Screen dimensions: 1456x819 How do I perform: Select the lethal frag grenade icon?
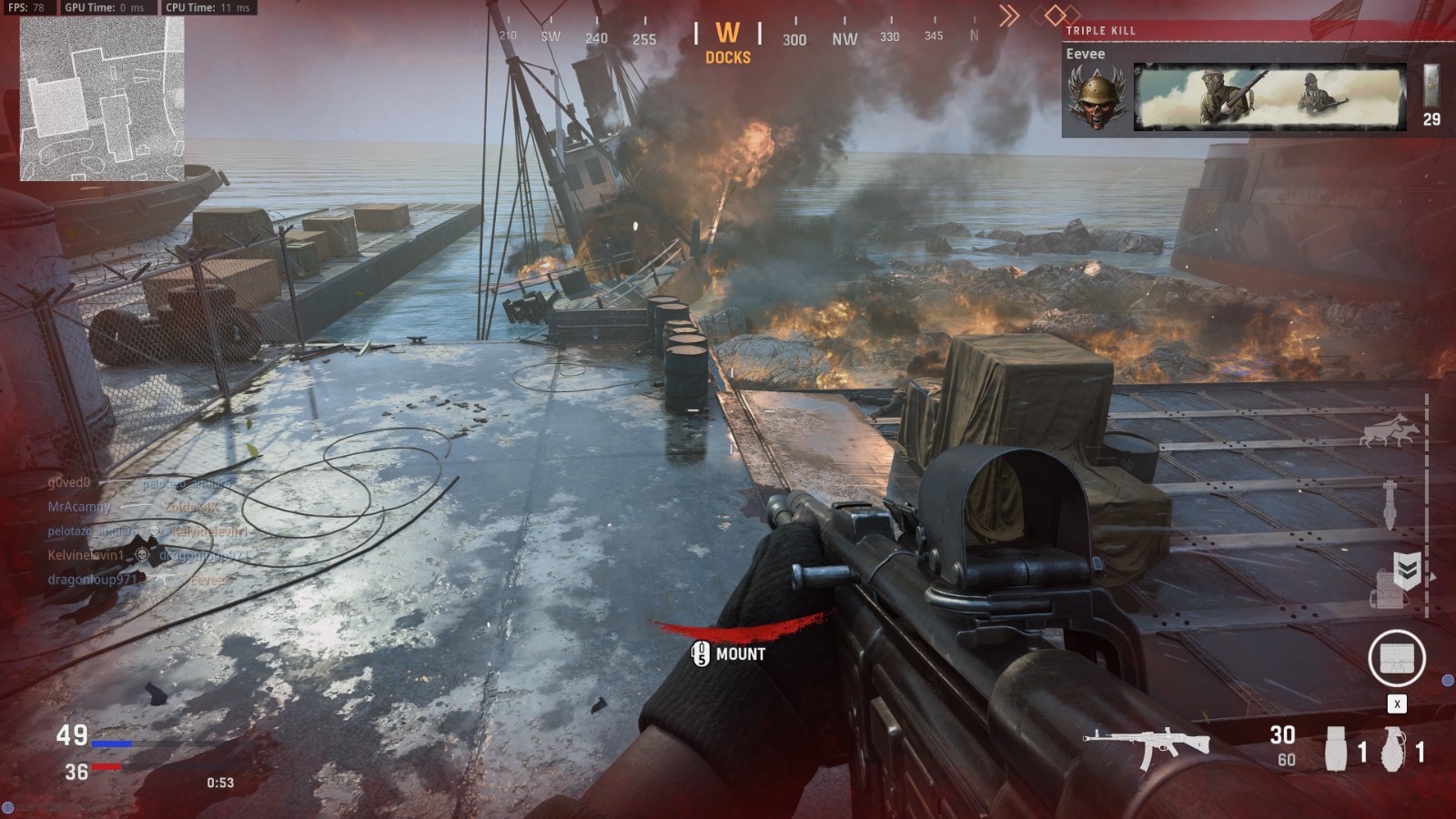pyautogui.click(x=1393, y=749)
